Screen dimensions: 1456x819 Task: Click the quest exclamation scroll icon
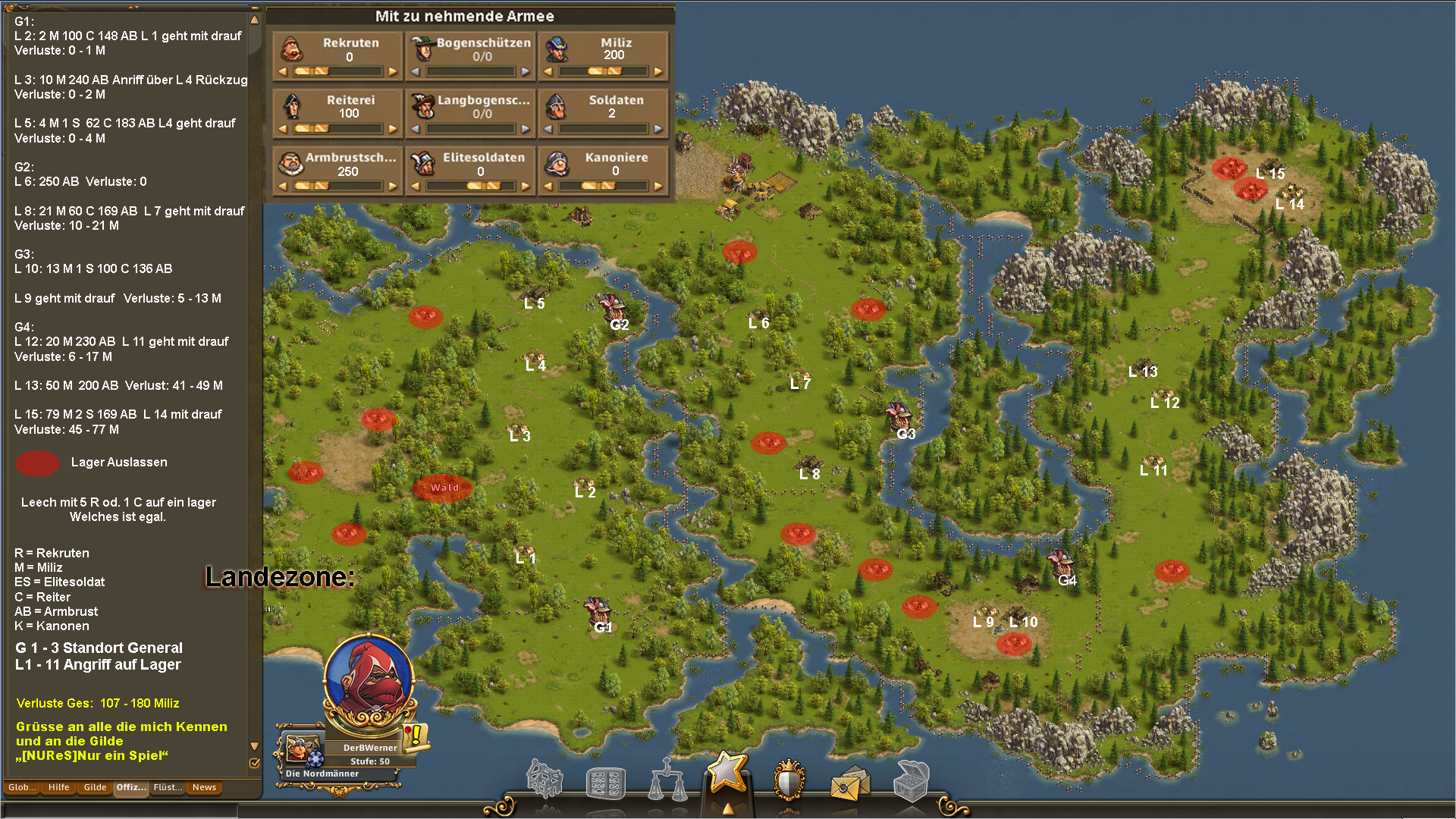tap(416, 735)
